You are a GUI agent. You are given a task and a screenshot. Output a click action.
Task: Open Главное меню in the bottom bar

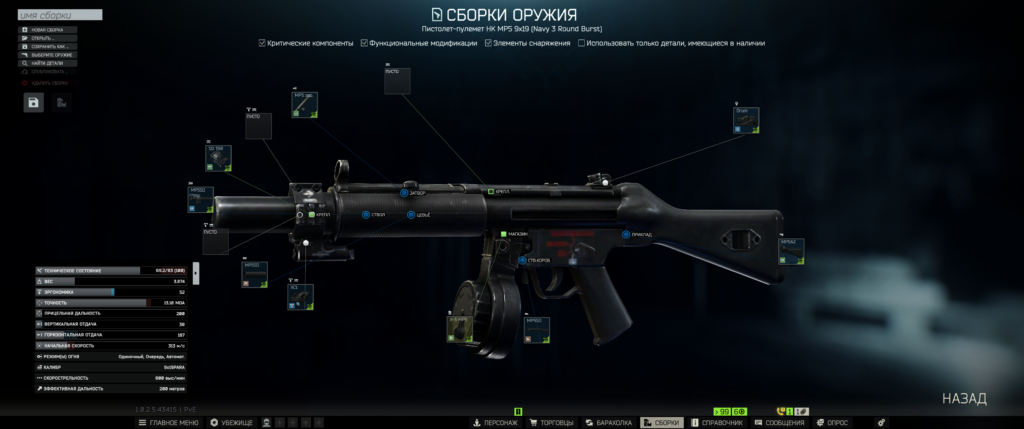pos(170,423)
